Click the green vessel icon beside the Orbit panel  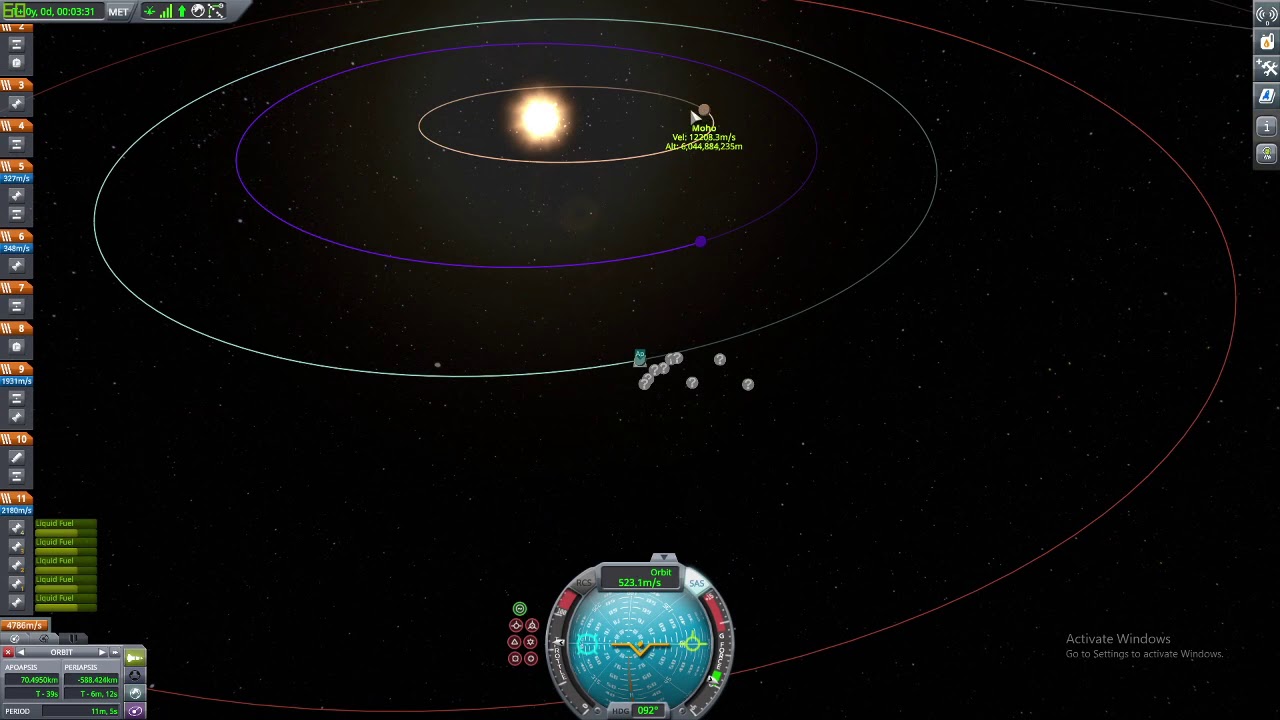(135, 656)
